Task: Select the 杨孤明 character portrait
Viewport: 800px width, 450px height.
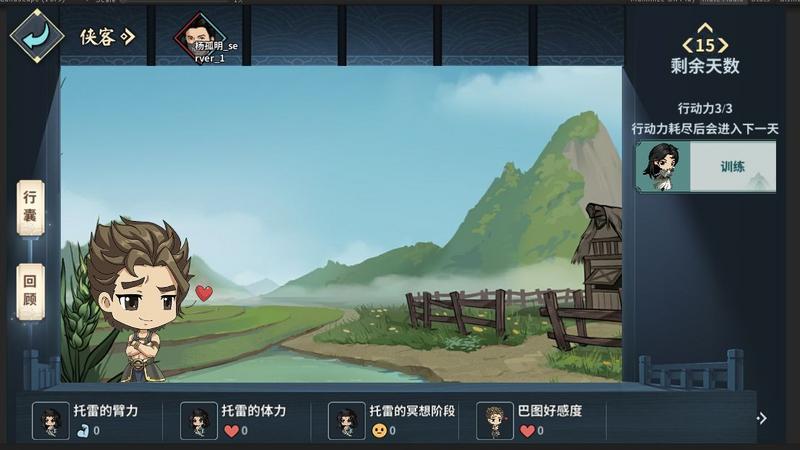Action: (x=199, y=36)
